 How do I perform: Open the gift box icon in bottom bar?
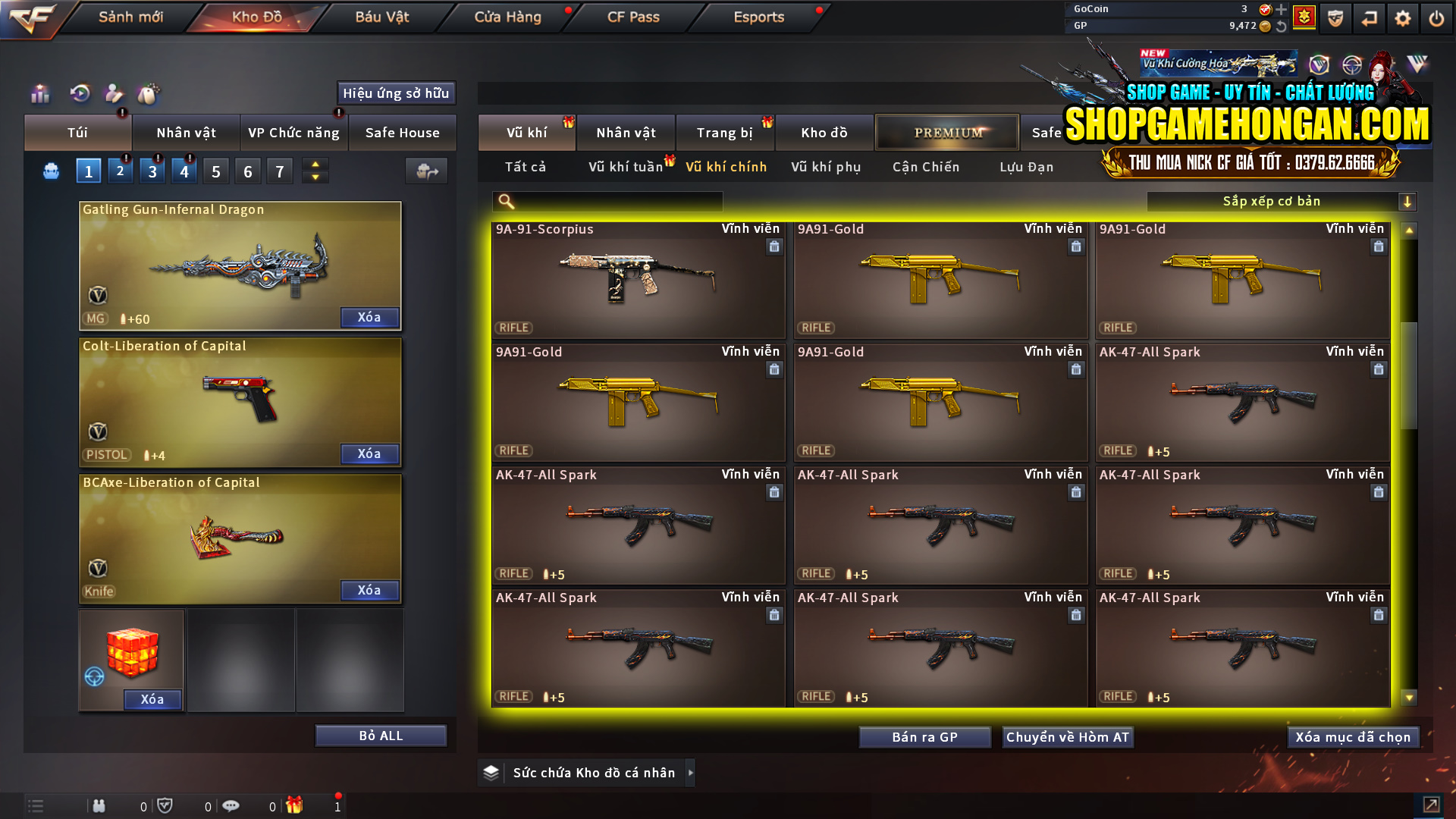(x=296, y=806)
